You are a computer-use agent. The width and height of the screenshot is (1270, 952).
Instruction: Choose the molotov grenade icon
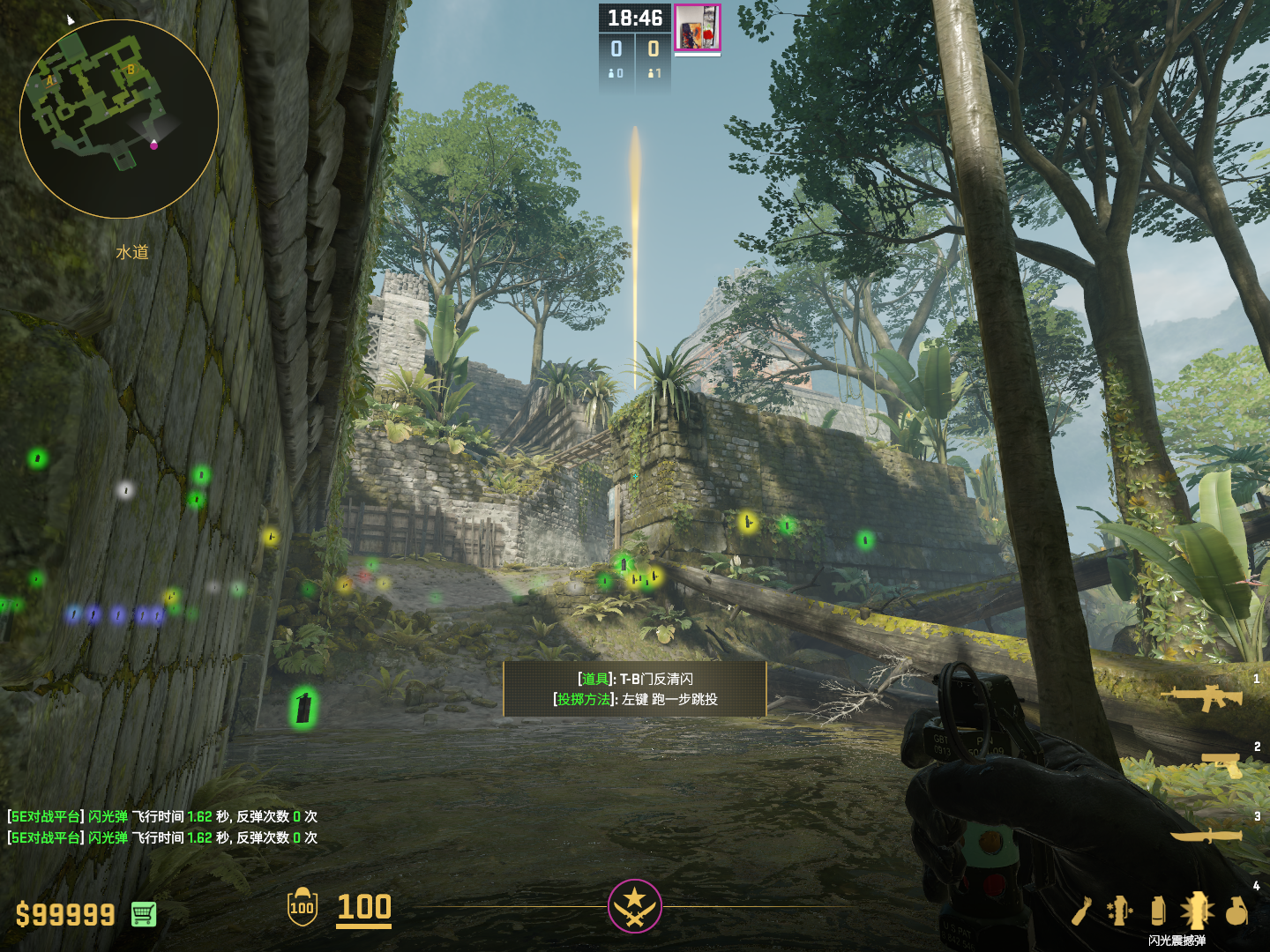click(1082, 911)
